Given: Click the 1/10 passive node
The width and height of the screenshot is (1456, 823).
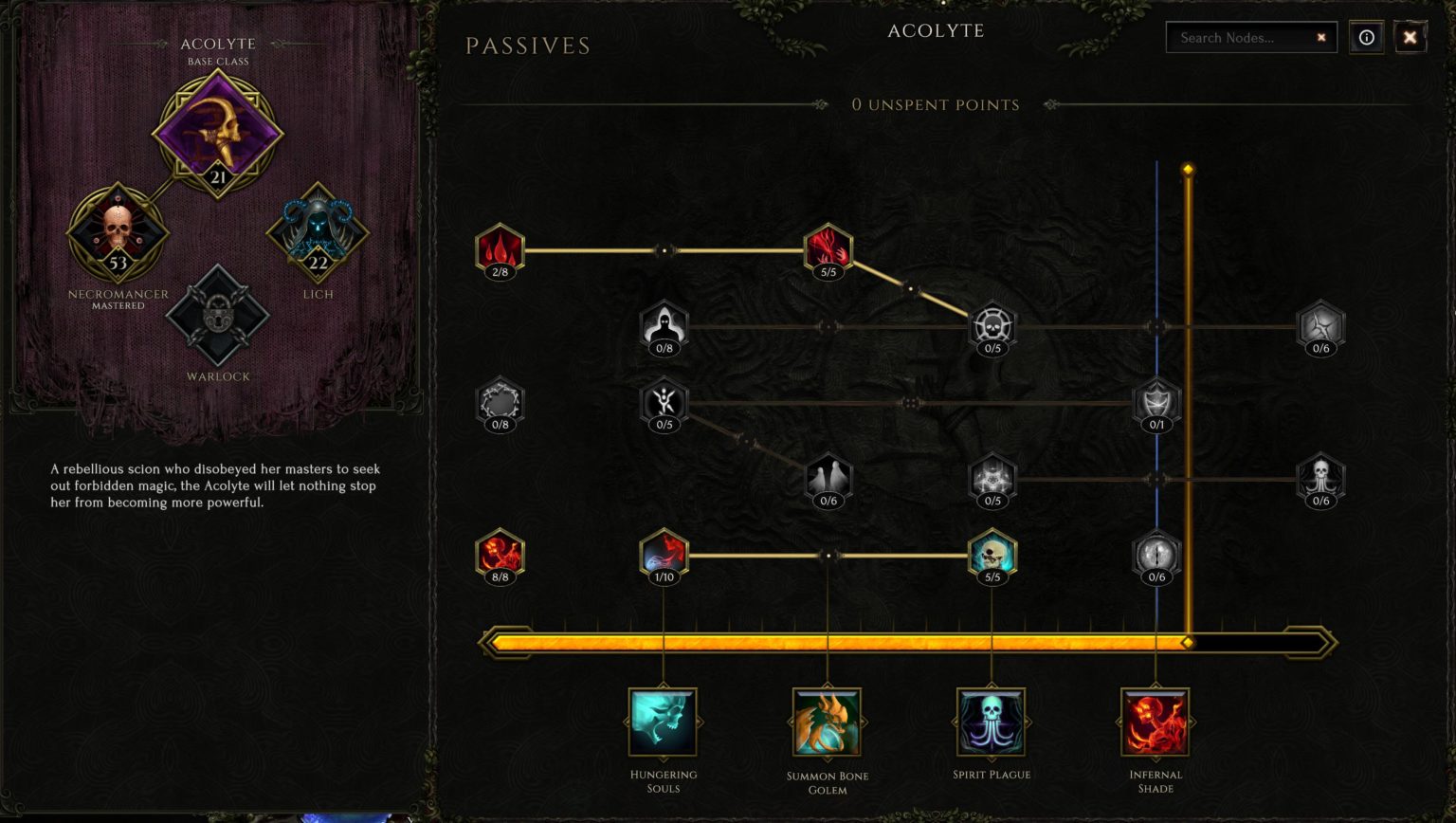Looking at the screenshot, I should click(664, 555).
